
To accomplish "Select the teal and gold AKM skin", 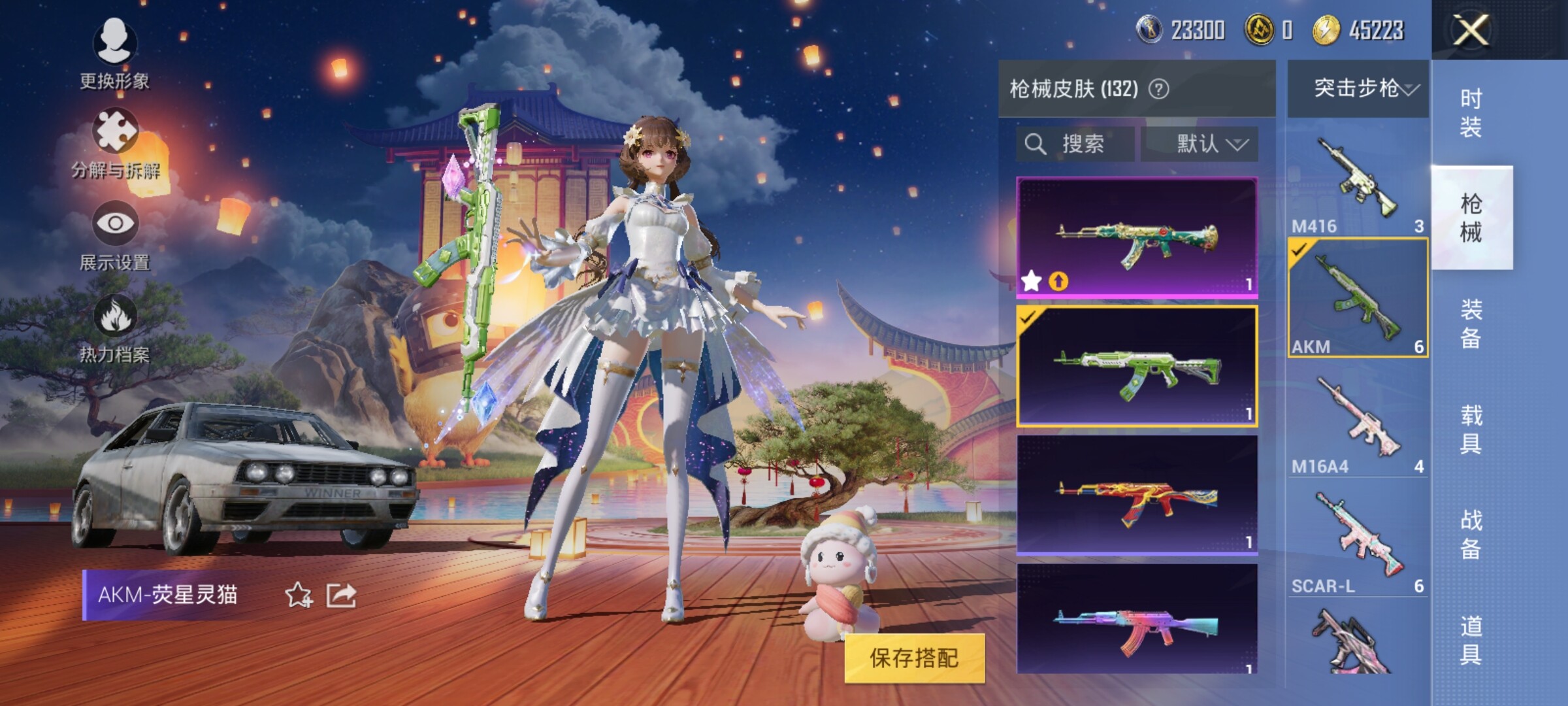I will (1137, 237).
